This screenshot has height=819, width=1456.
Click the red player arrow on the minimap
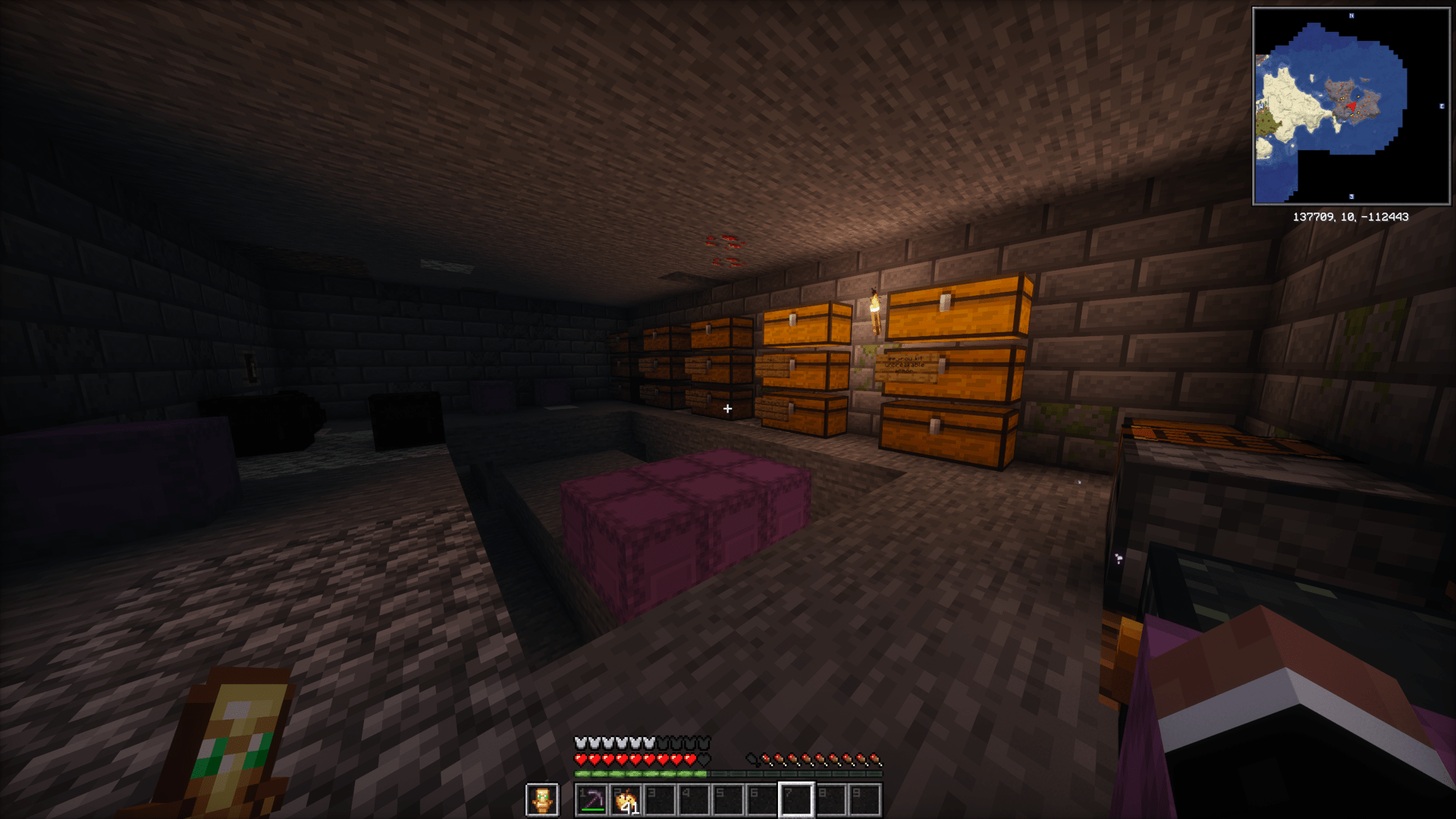(1351, 106)
